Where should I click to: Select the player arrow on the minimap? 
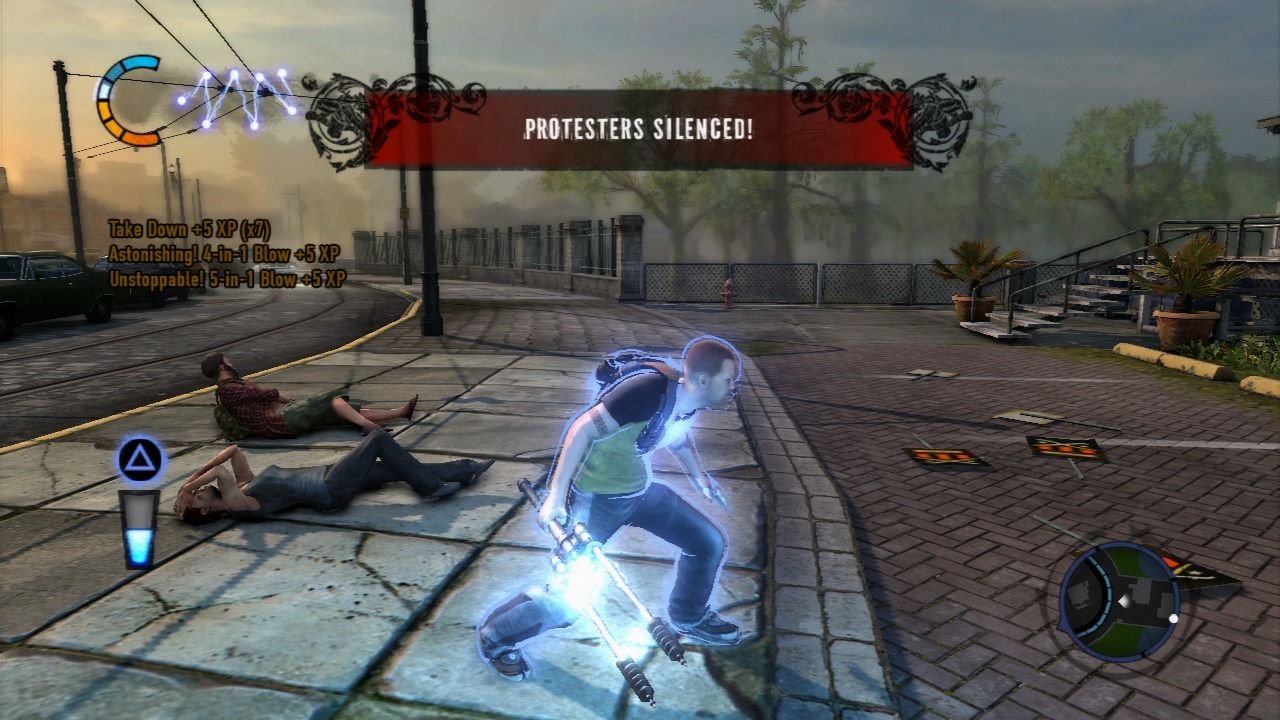[1124, 600]
